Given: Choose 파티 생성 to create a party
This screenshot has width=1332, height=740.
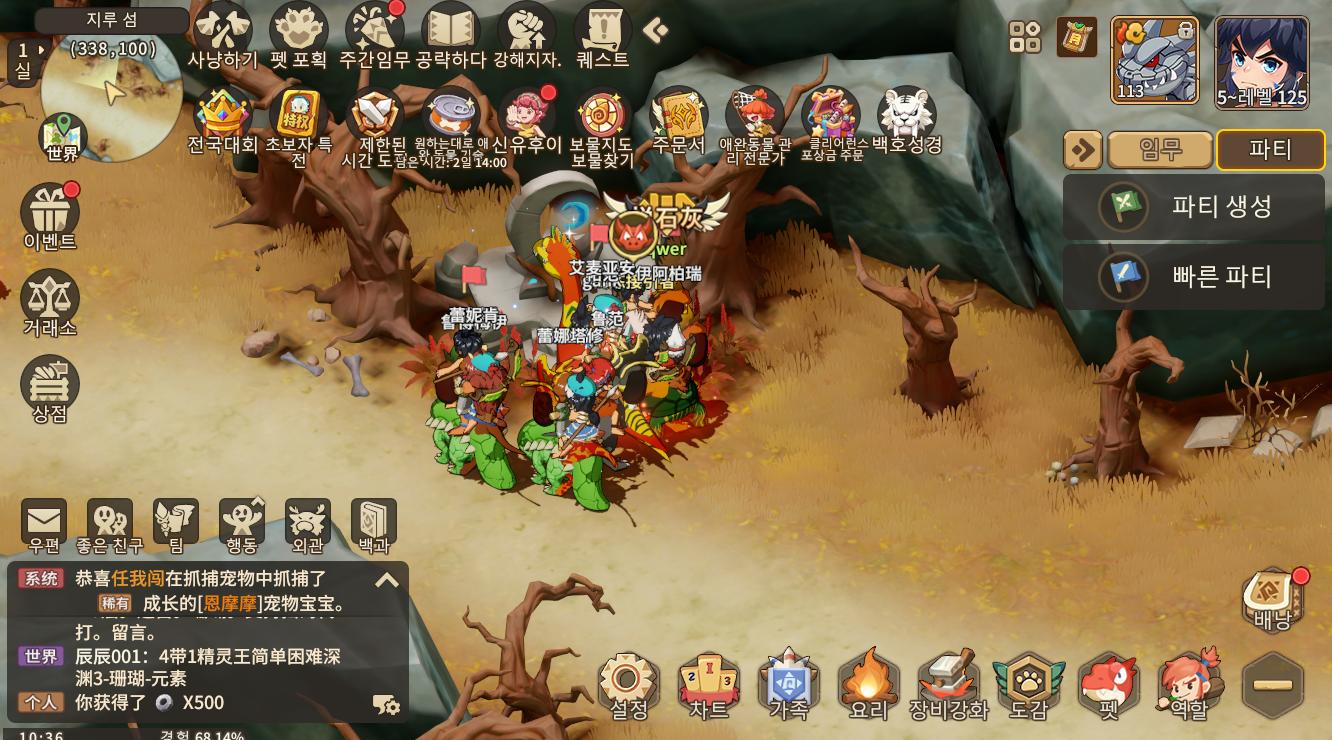Looking at the screenshot, I should pos(1194,207).
